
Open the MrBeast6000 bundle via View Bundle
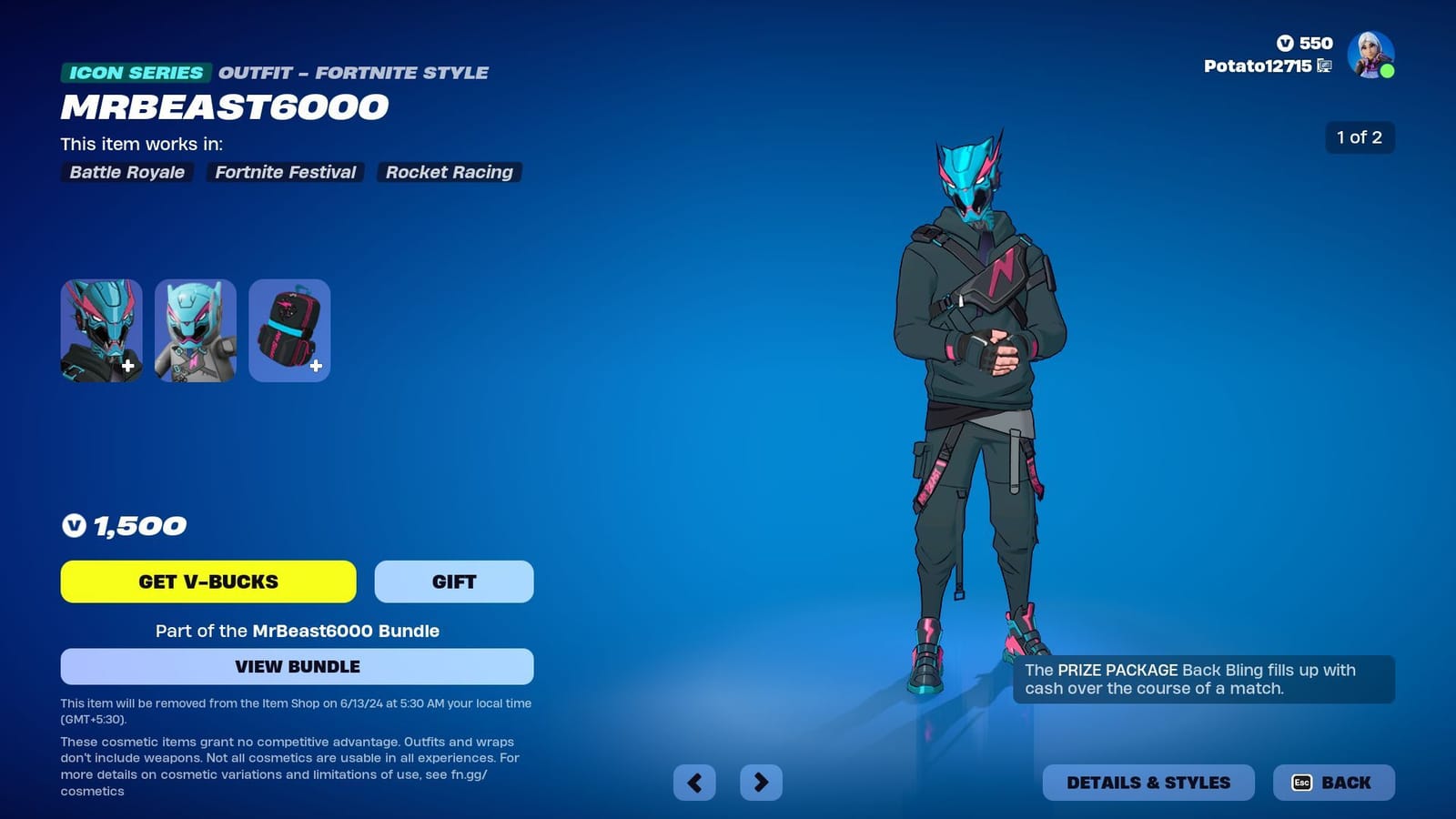[x=296, y=666]
